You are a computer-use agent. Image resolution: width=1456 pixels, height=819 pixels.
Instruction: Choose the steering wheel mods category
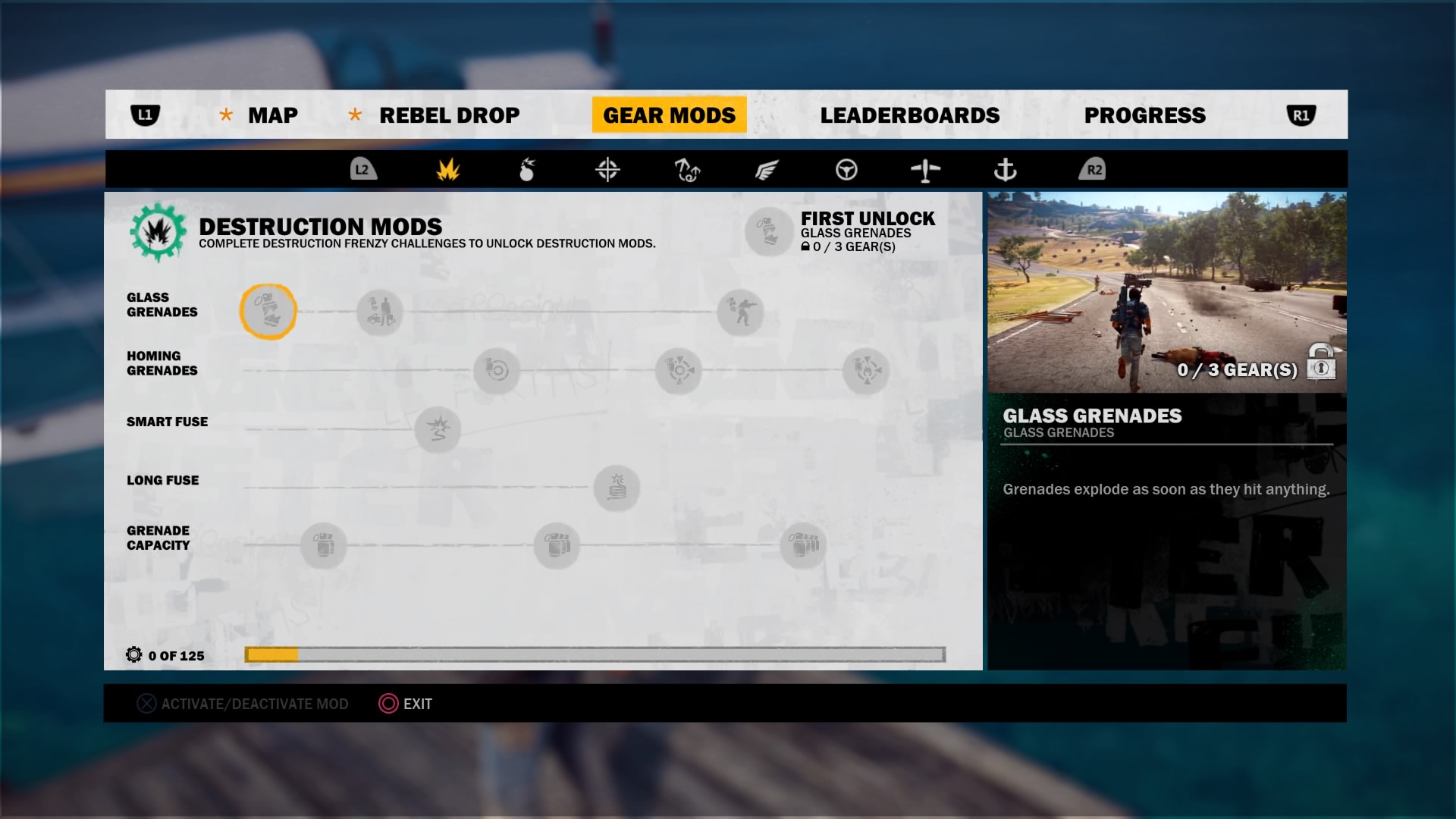pos(846,170)
